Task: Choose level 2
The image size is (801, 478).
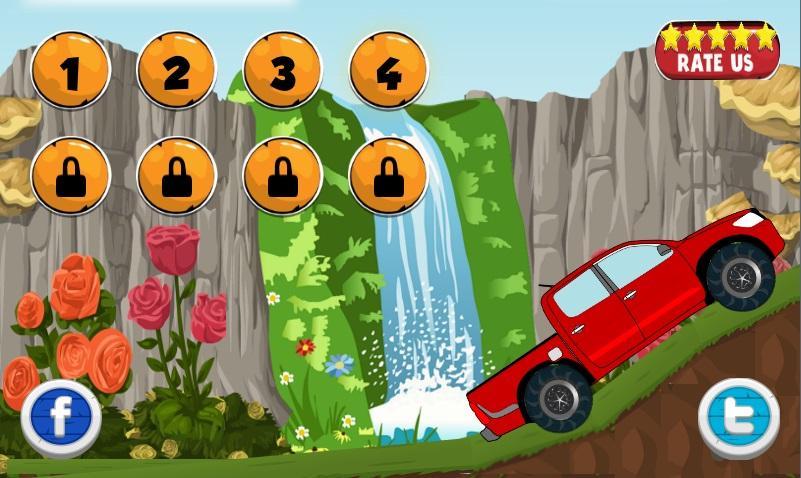Action: point(176,70)
